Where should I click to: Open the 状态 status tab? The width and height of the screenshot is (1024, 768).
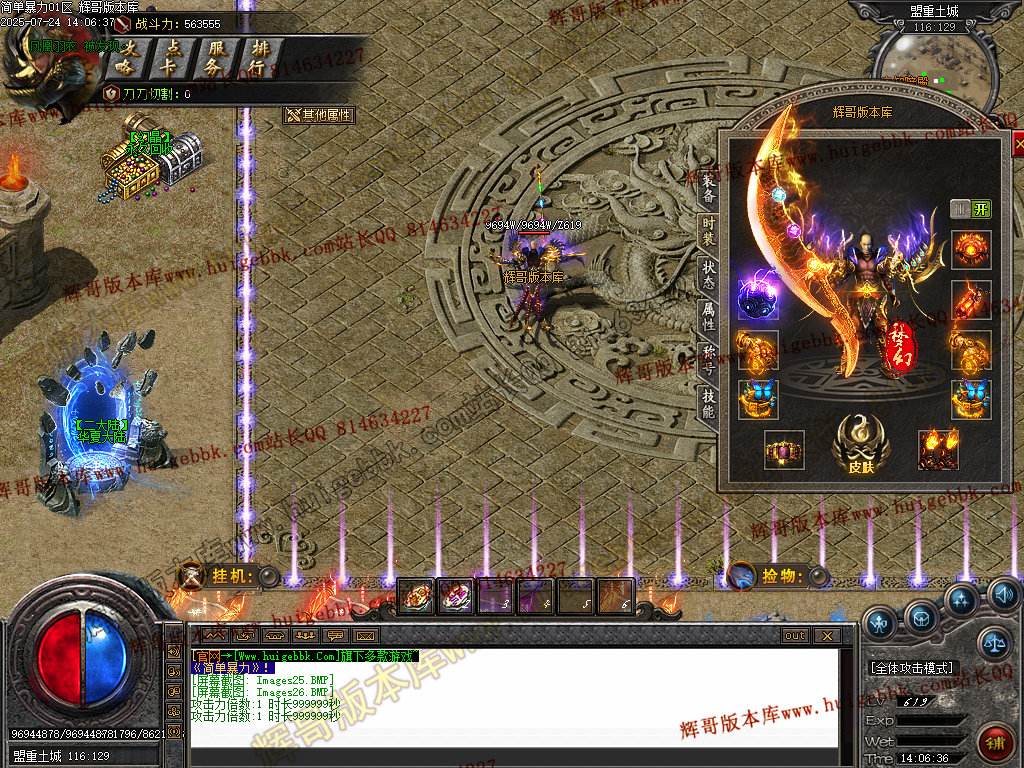pyautogui.click(x=708, y=273)
